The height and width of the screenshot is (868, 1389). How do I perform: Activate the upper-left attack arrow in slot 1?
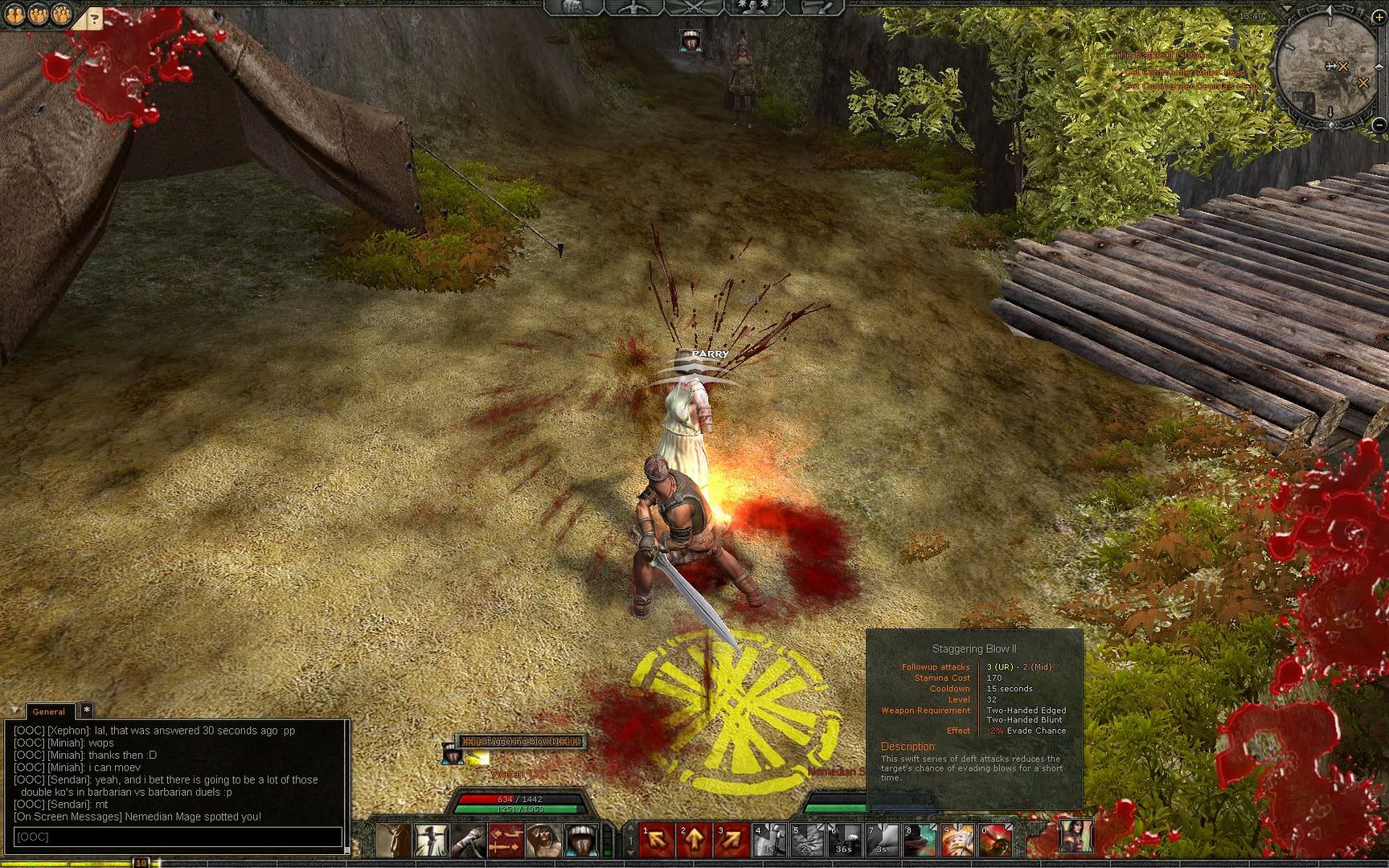(x=657, y=840)
